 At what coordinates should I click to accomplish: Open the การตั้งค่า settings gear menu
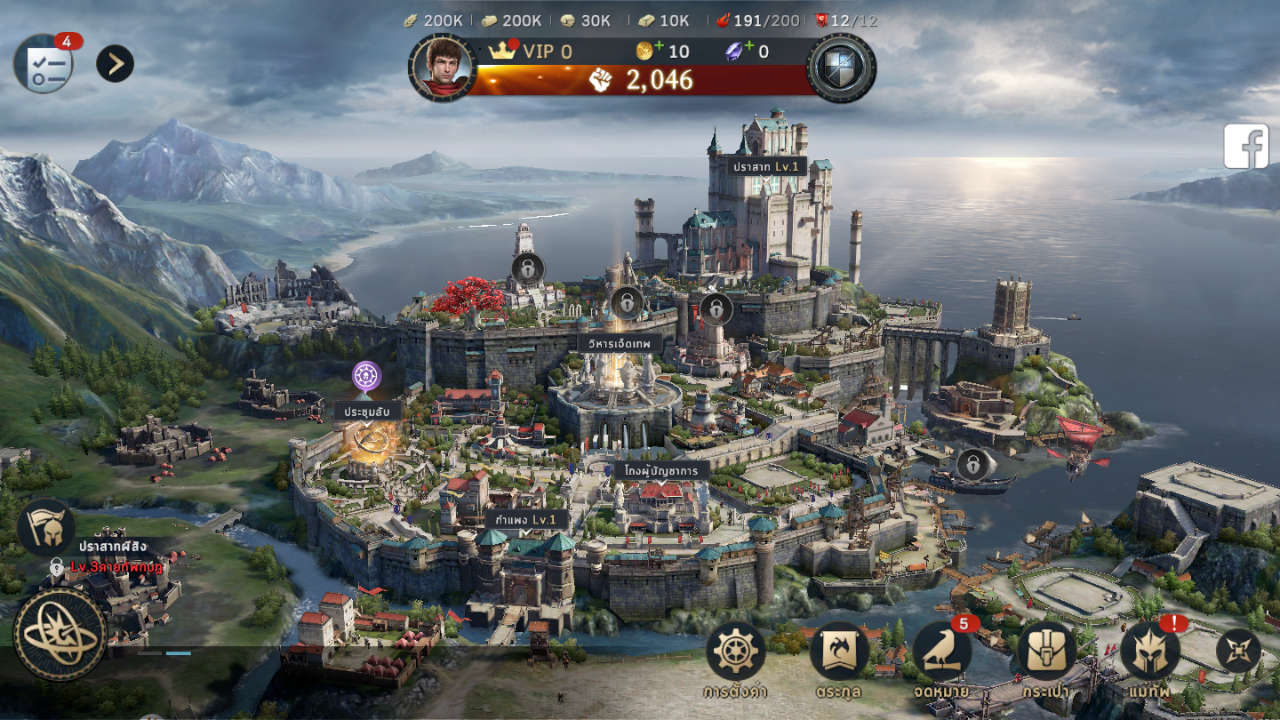(736, 652)
